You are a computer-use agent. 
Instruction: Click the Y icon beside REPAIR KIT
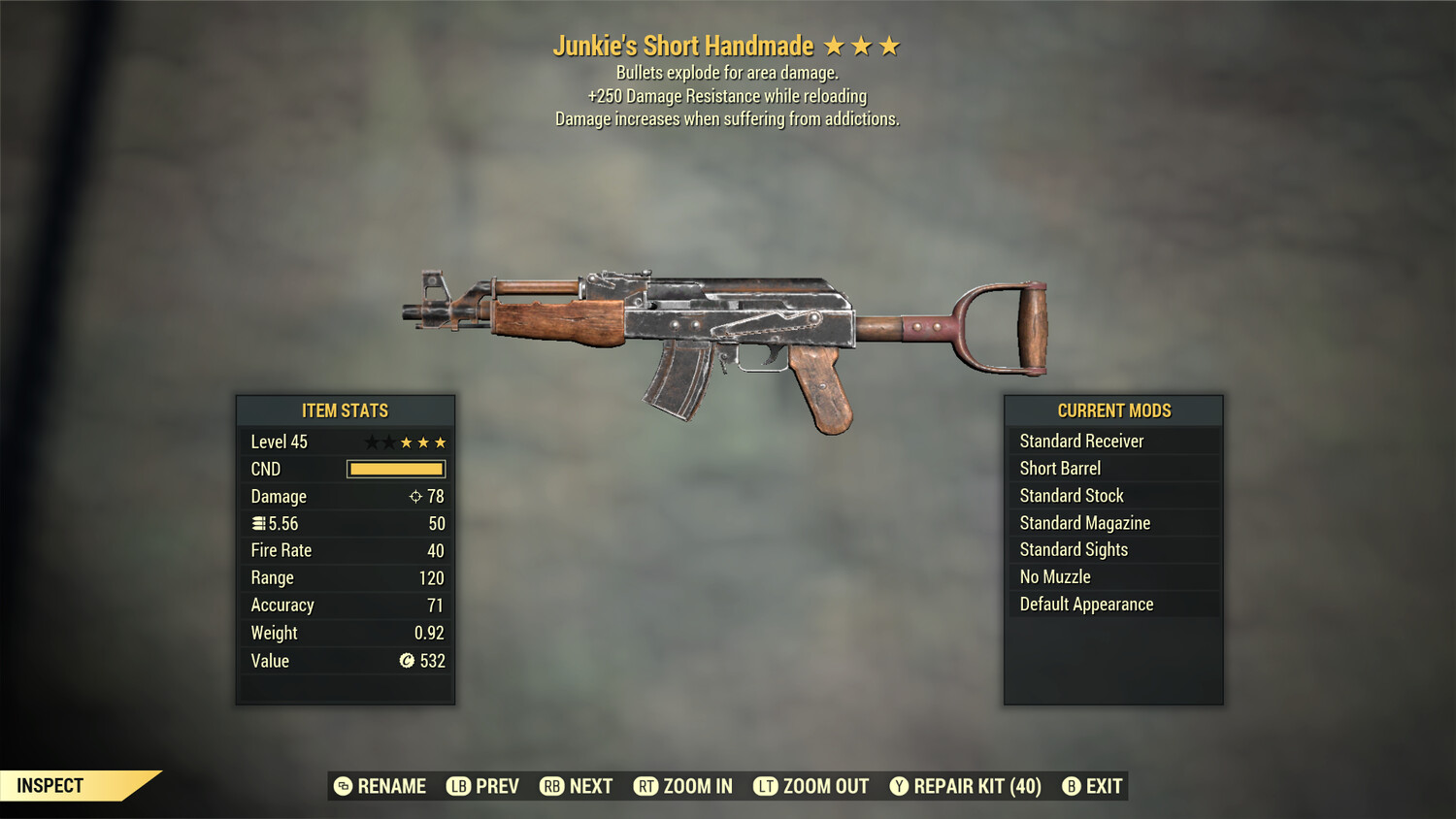click(900, 786)
